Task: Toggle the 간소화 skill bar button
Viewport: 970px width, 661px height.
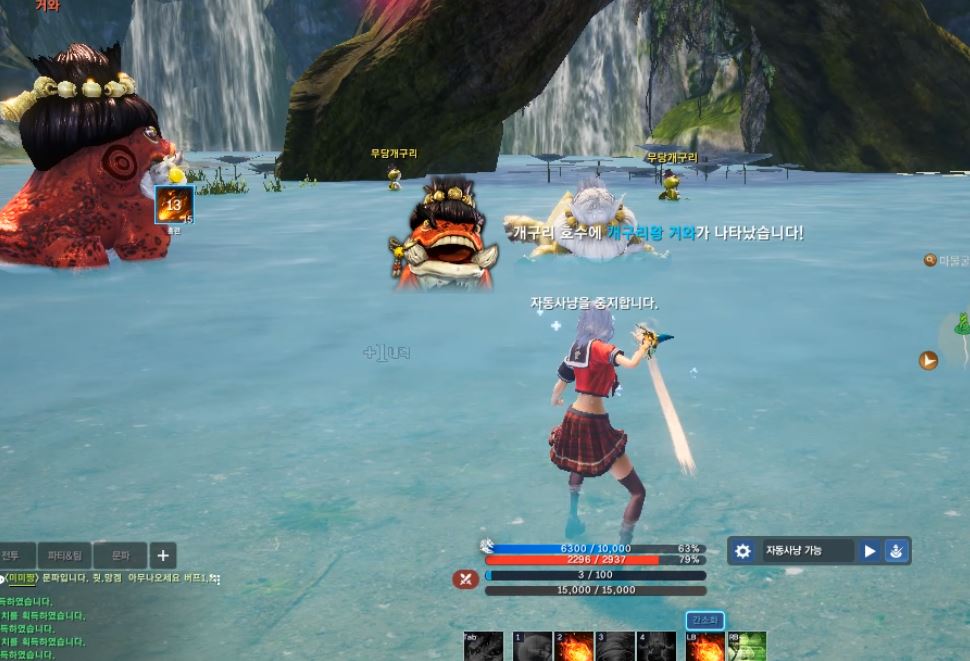Action: tap(704, 621)
